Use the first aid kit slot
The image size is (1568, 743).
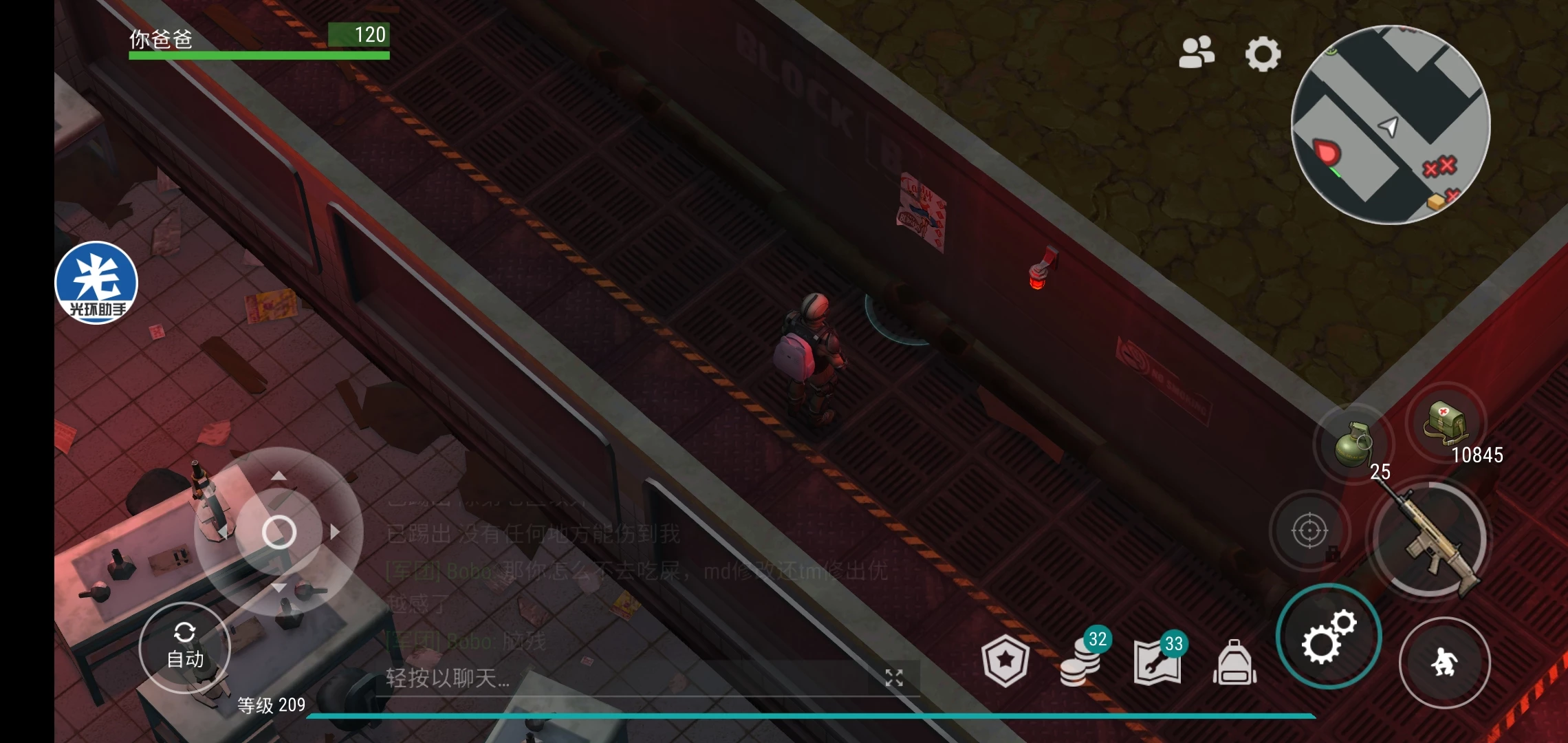point(1446,422)
